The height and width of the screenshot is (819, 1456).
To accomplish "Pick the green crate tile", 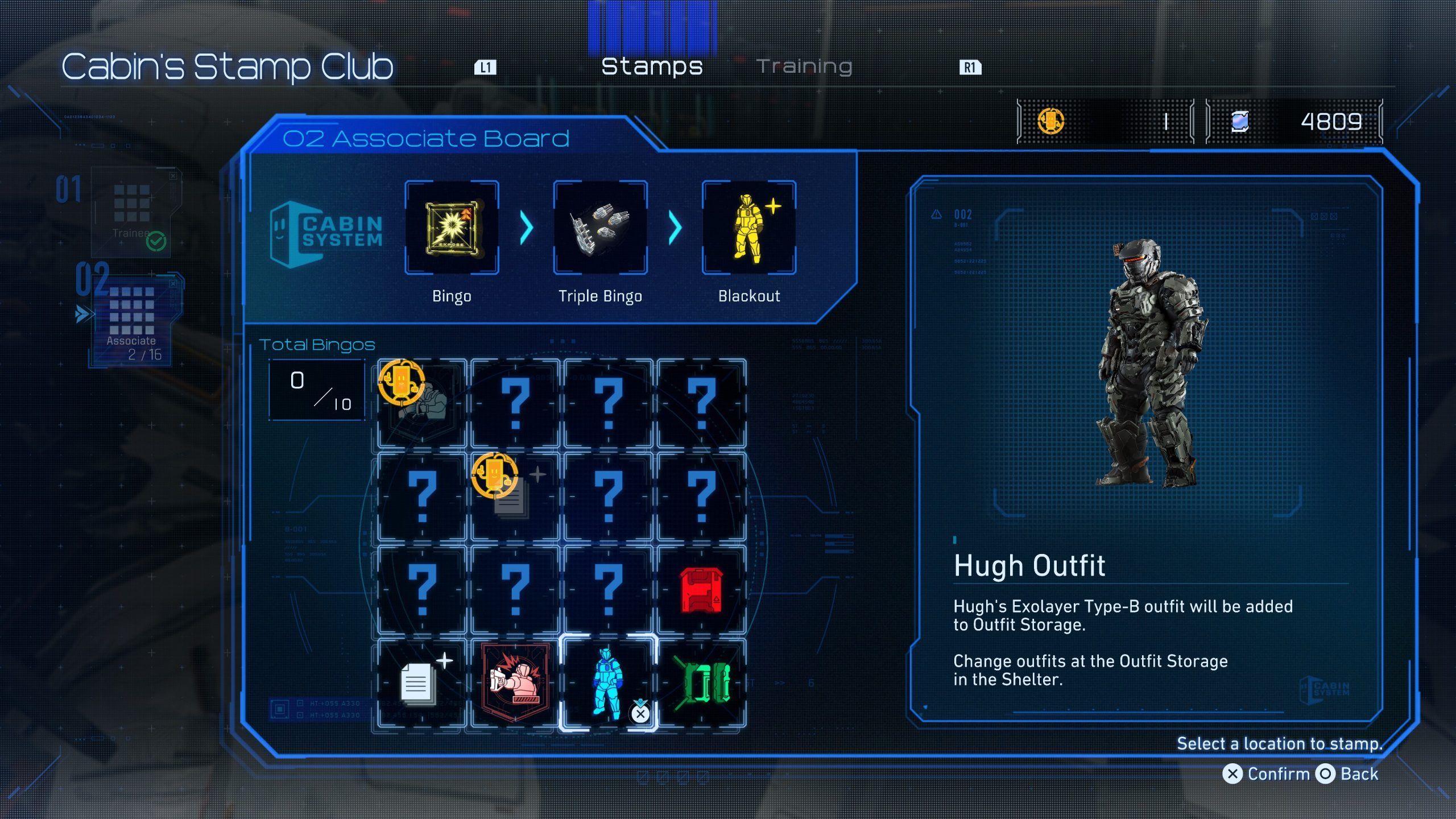I will click(x=701, y=683).
